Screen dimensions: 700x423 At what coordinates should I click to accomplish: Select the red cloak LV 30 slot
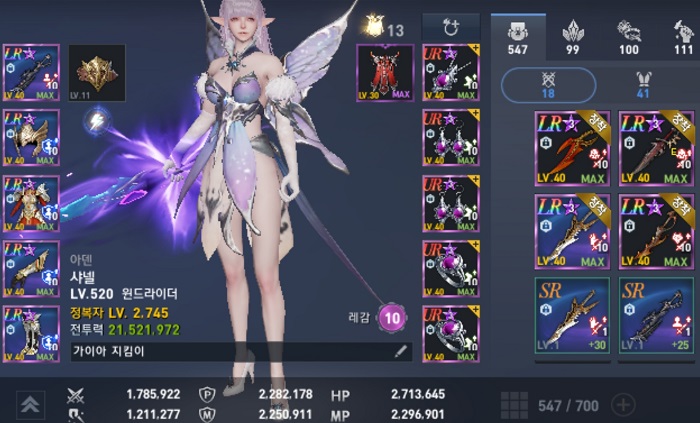coord(385,72)
